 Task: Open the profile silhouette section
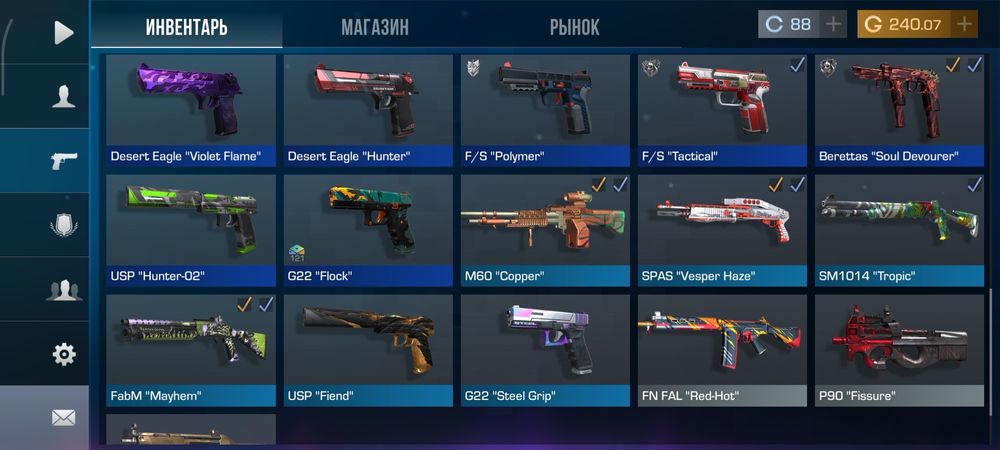click(x=63, y=96)
